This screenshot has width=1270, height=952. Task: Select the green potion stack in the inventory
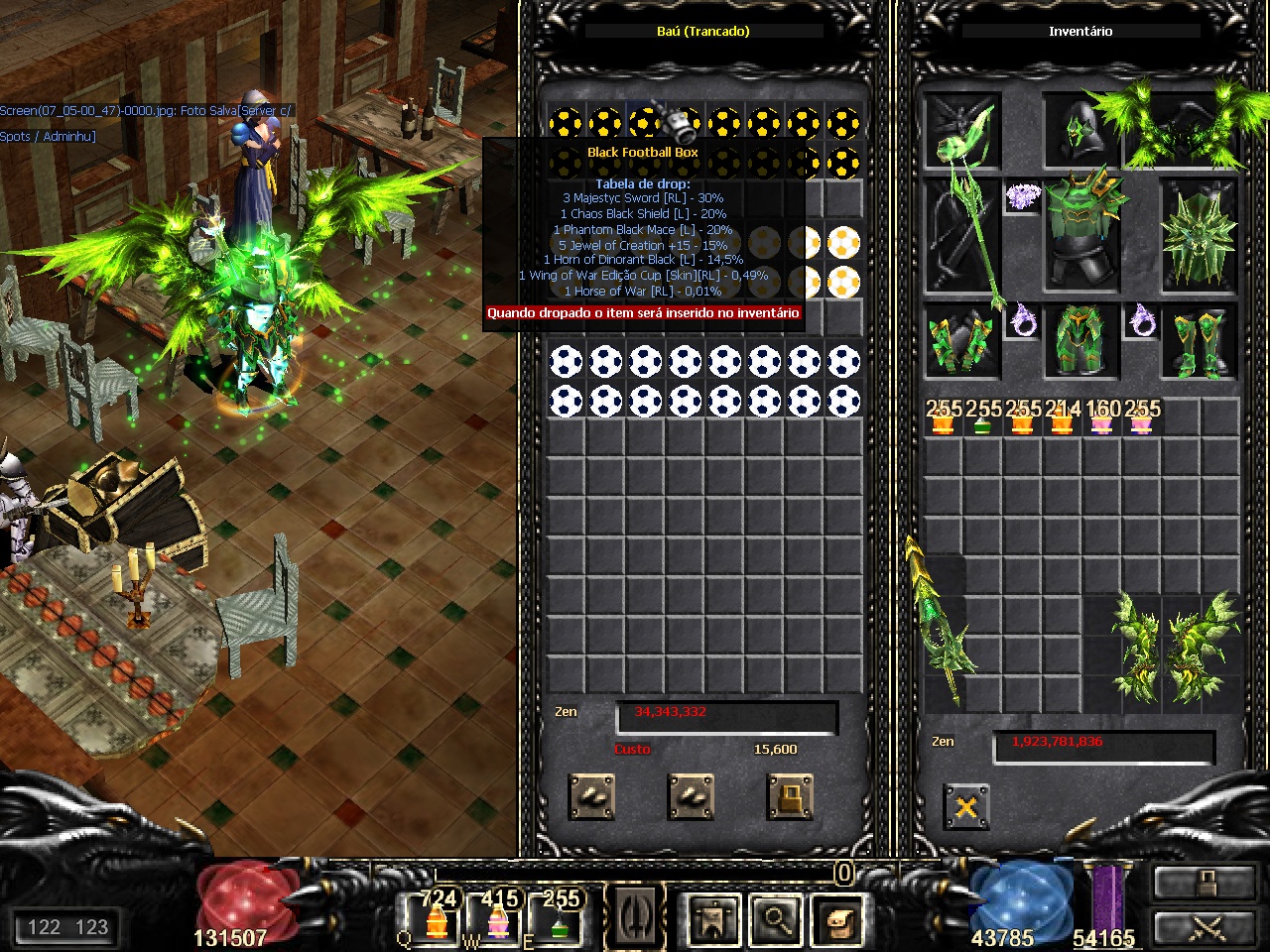982,417
